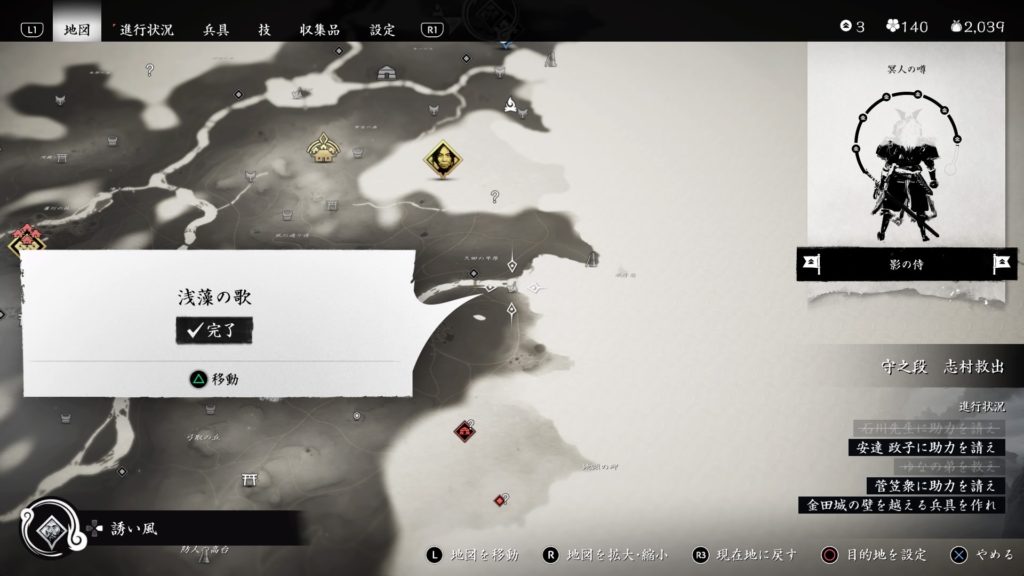This screenshot has width=1024, height=576.
Task: Open the 設定 settings tab
Action: [383, 30]
